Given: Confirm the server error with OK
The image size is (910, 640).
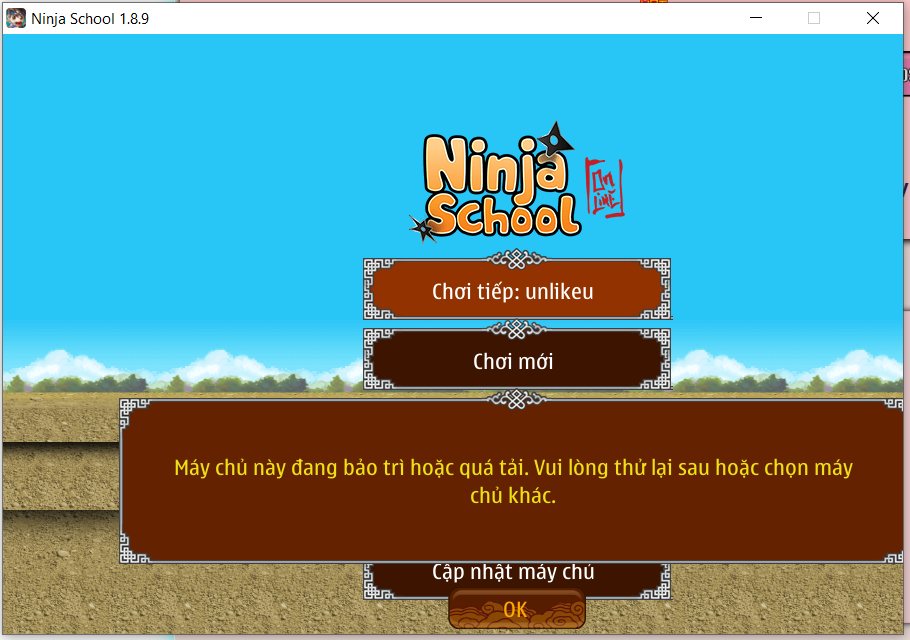Looking at the screenshot, I should pos(516,609).
